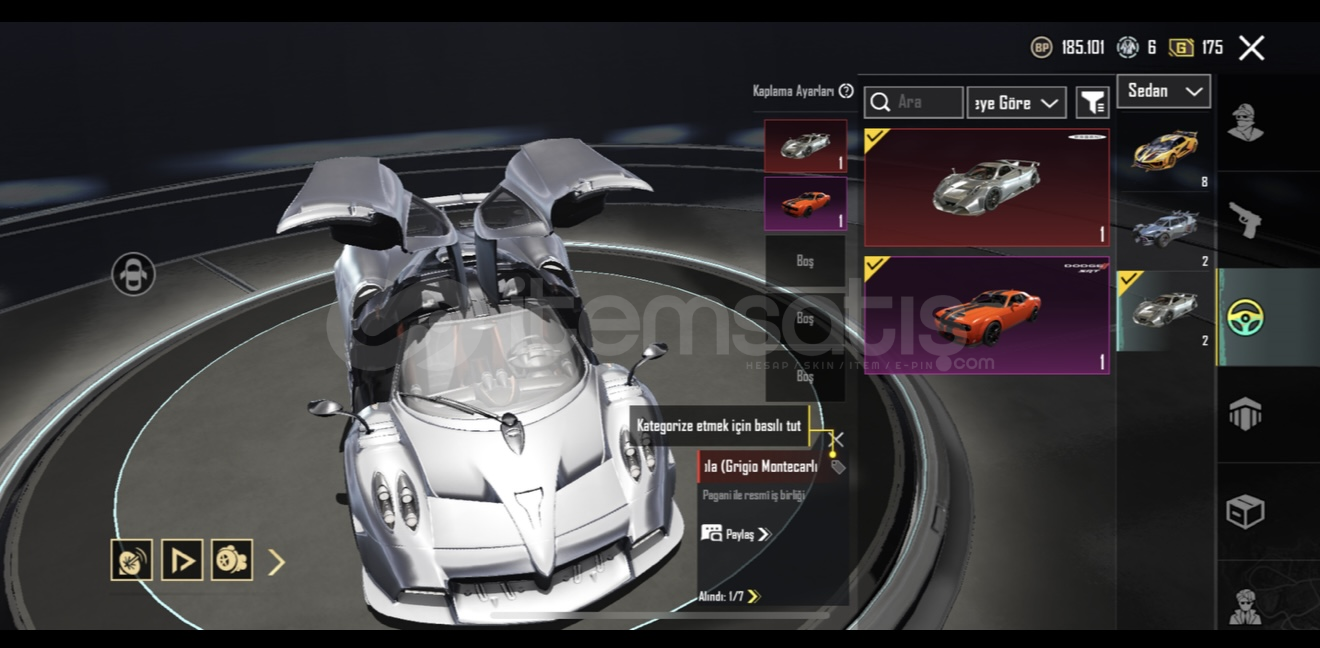This screenshot has height=648, width=1320.
Task: Open the filter options button
Action: 1093,102
